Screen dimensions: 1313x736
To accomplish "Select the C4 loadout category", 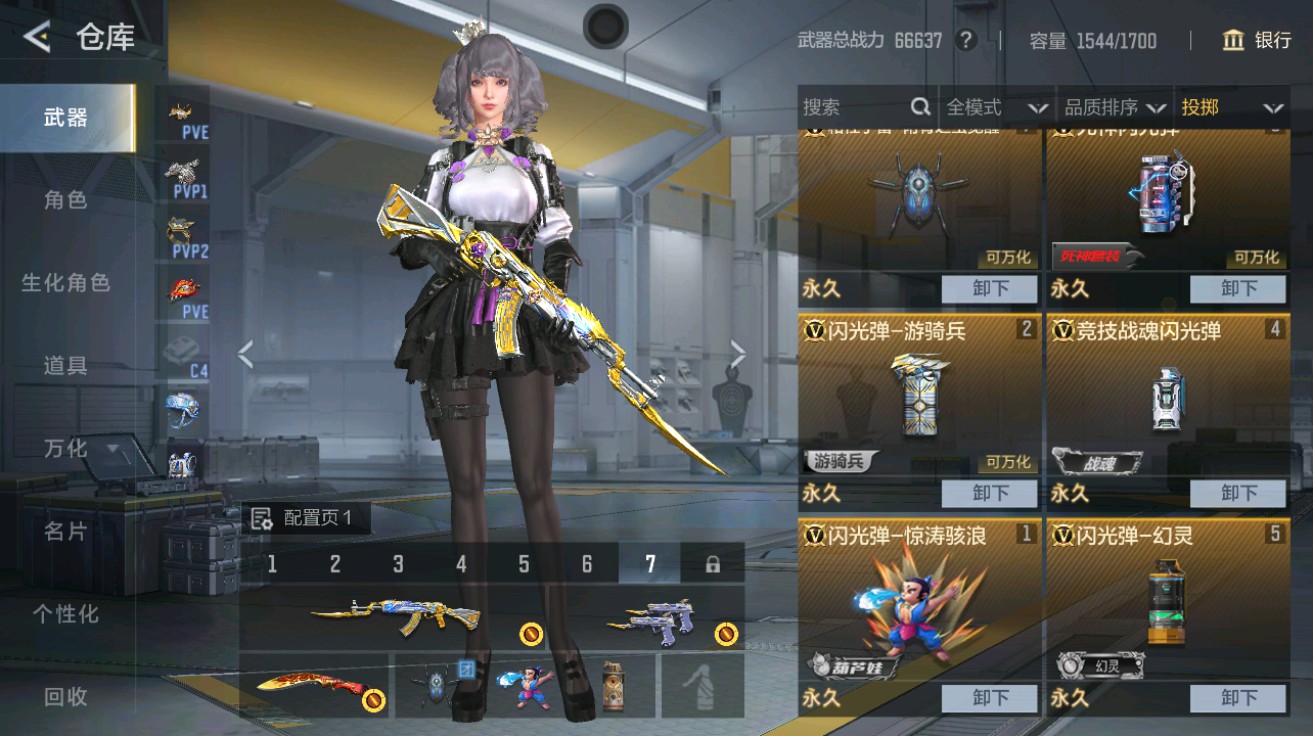I will click(x=187, y=353).
